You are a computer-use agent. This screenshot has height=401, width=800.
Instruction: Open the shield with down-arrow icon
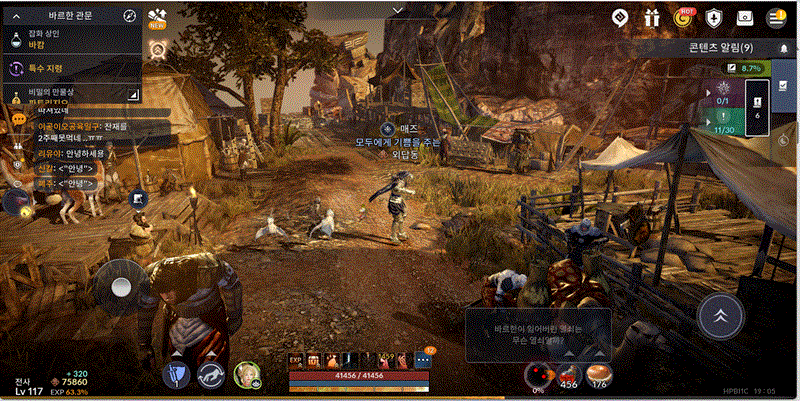point(714,17)
